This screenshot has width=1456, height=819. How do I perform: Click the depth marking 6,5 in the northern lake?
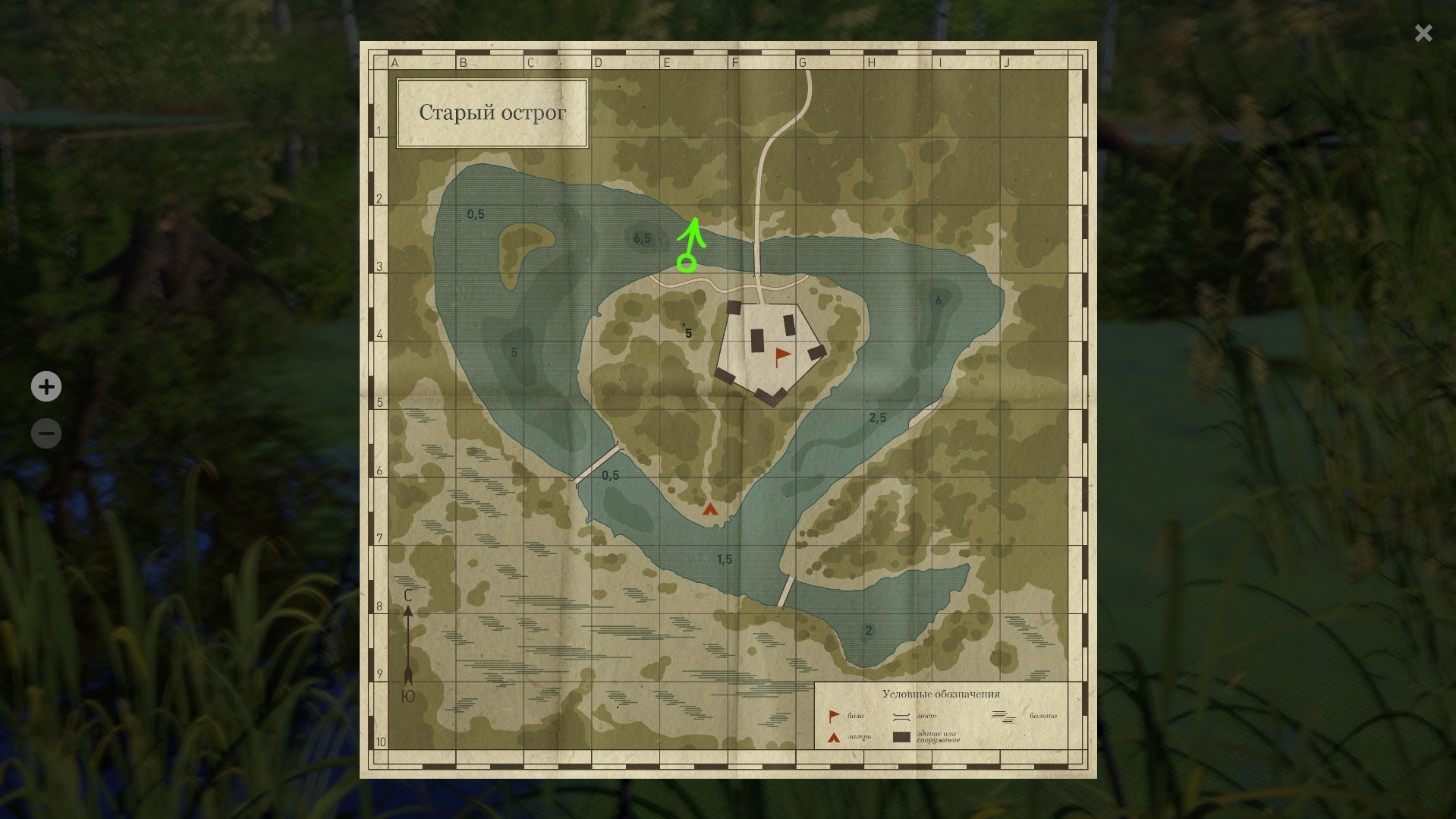[641, 236]
